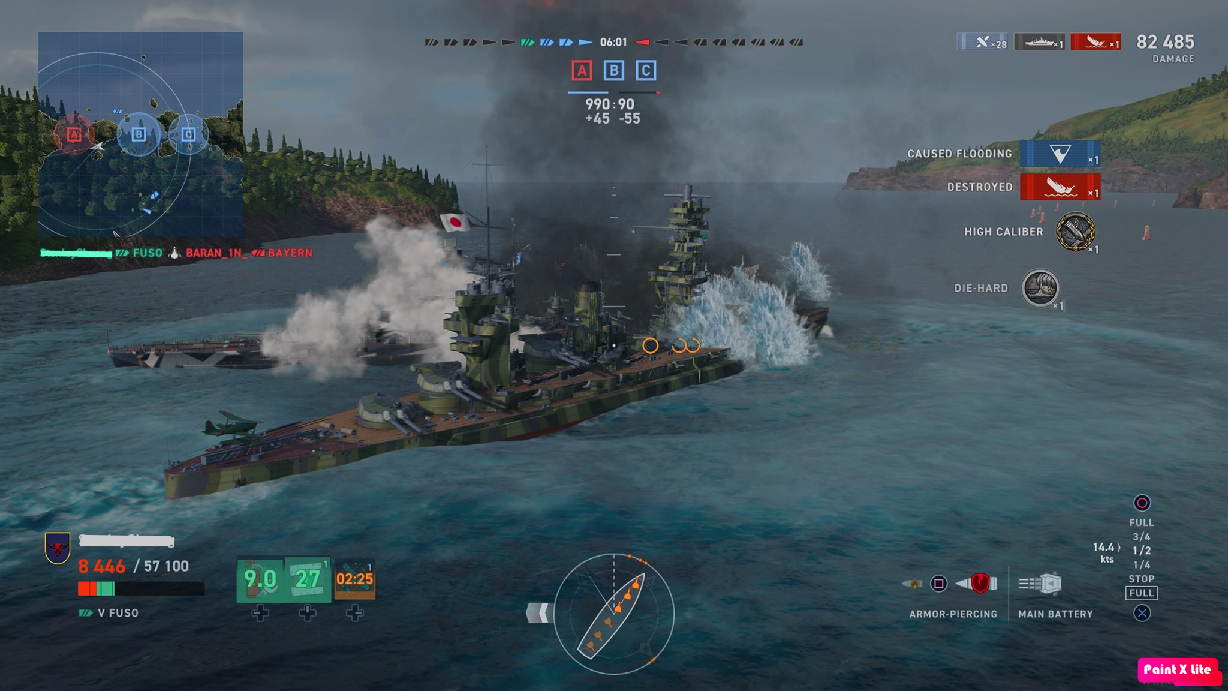Activate the Damage Control Party extinguisher consumable

(x=260, y=579)
